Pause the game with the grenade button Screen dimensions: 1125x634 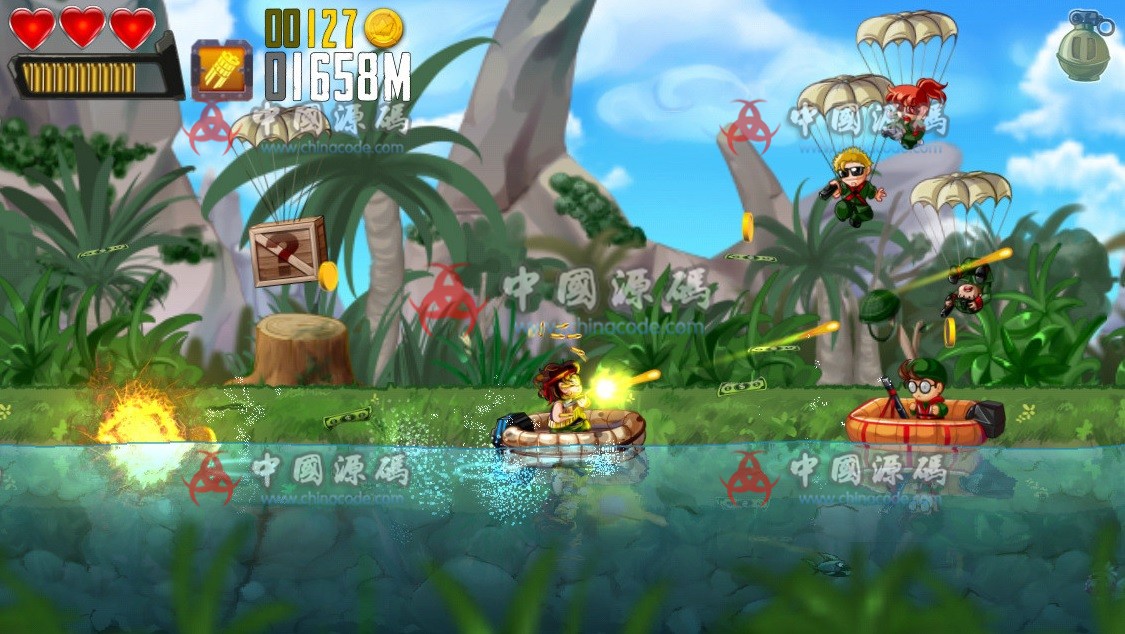(1083, 48)
